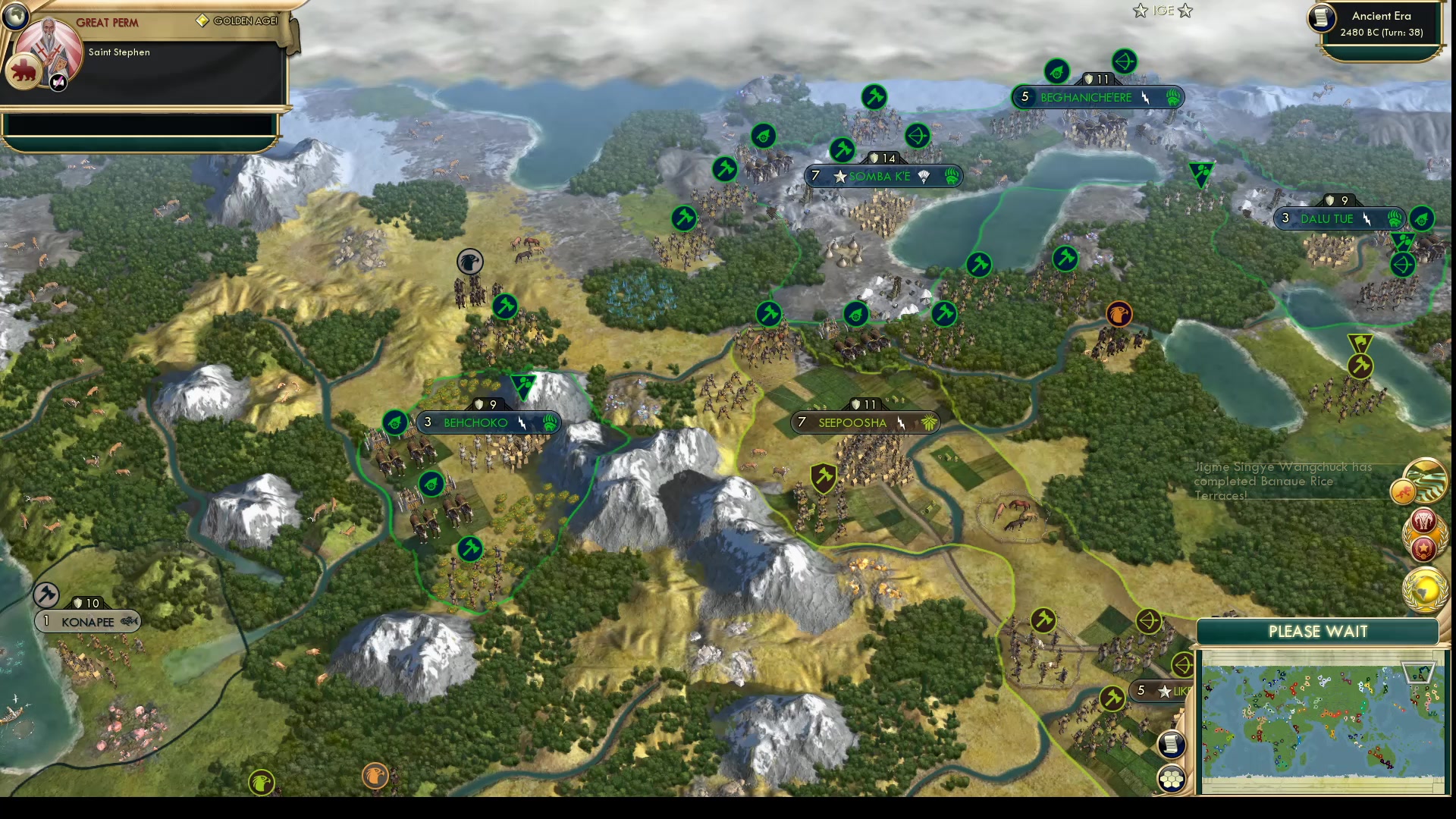Click the golden star honor notification icon
The height and width of the screenshot is (819, 1456).
pyautogui.click(x=1423, y=549)
